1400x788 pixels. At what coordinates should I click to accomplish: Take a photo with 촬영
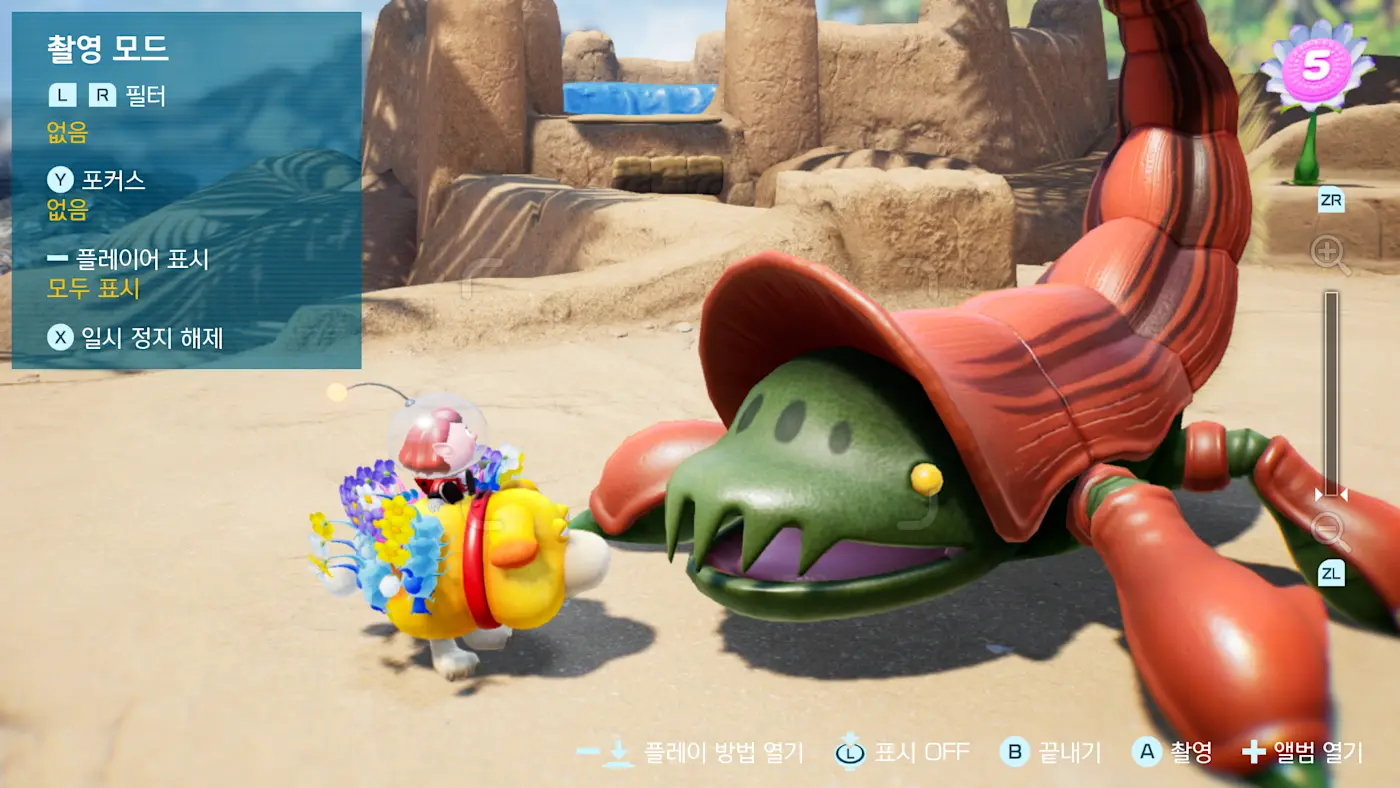[x=1172, y=752]
